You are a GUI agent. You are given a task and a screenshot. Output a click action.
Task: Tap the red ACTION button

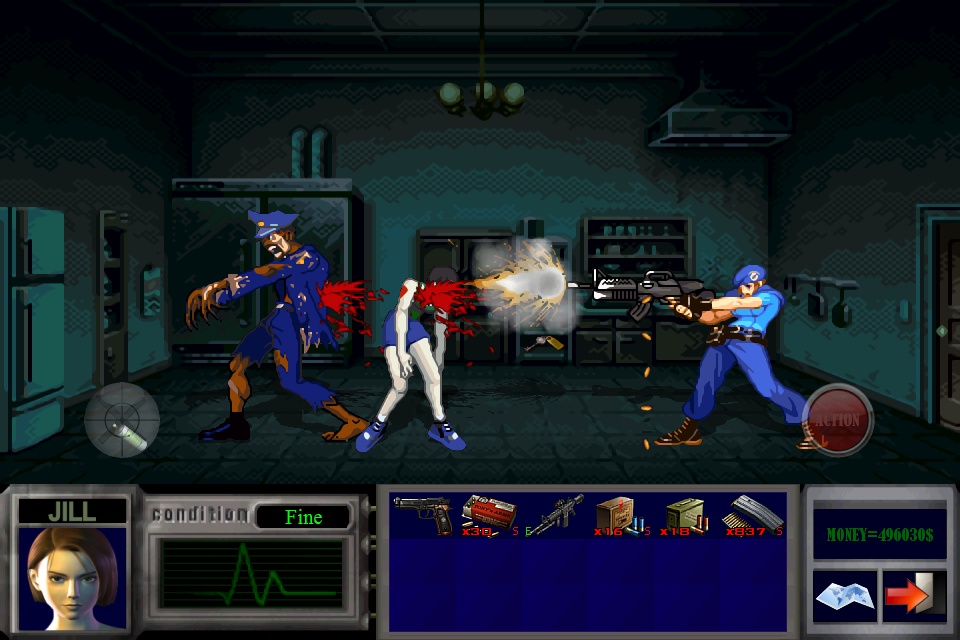click(837, 420)
